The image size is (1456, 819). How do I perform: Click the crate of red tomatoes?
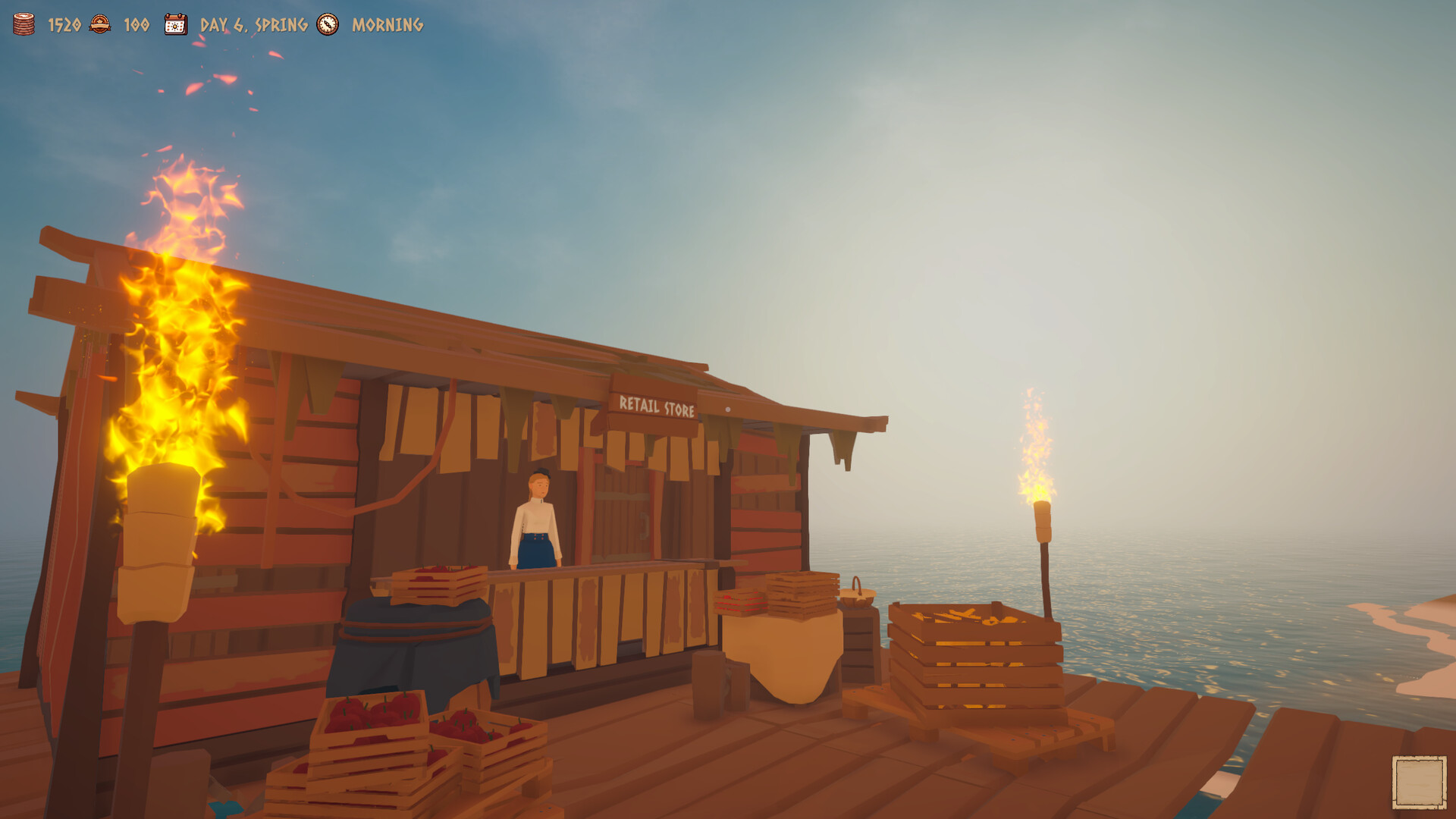pos(372,720)
